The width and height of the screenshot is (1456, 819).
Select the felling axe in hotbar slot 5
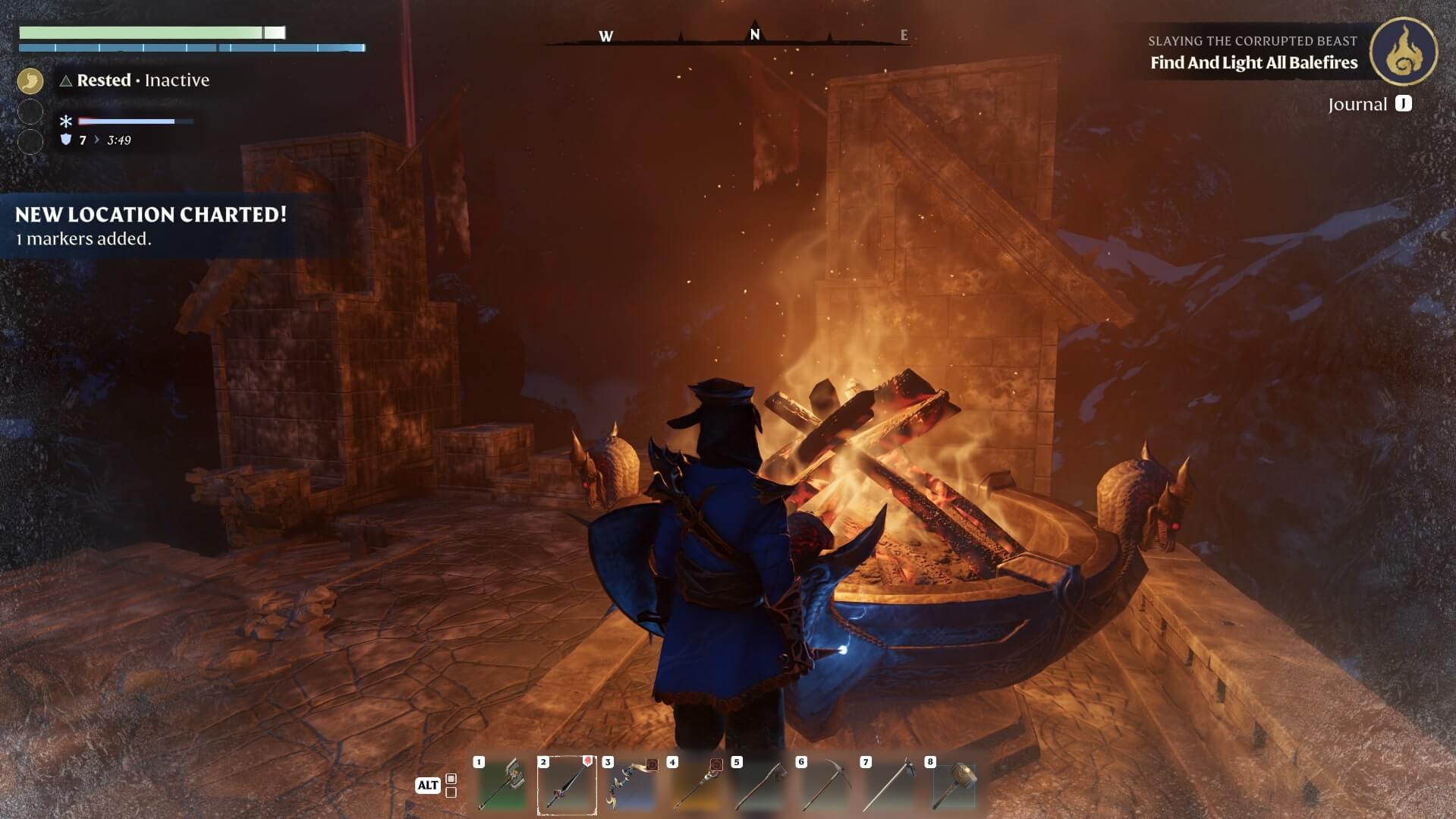(x=760, y=785)
